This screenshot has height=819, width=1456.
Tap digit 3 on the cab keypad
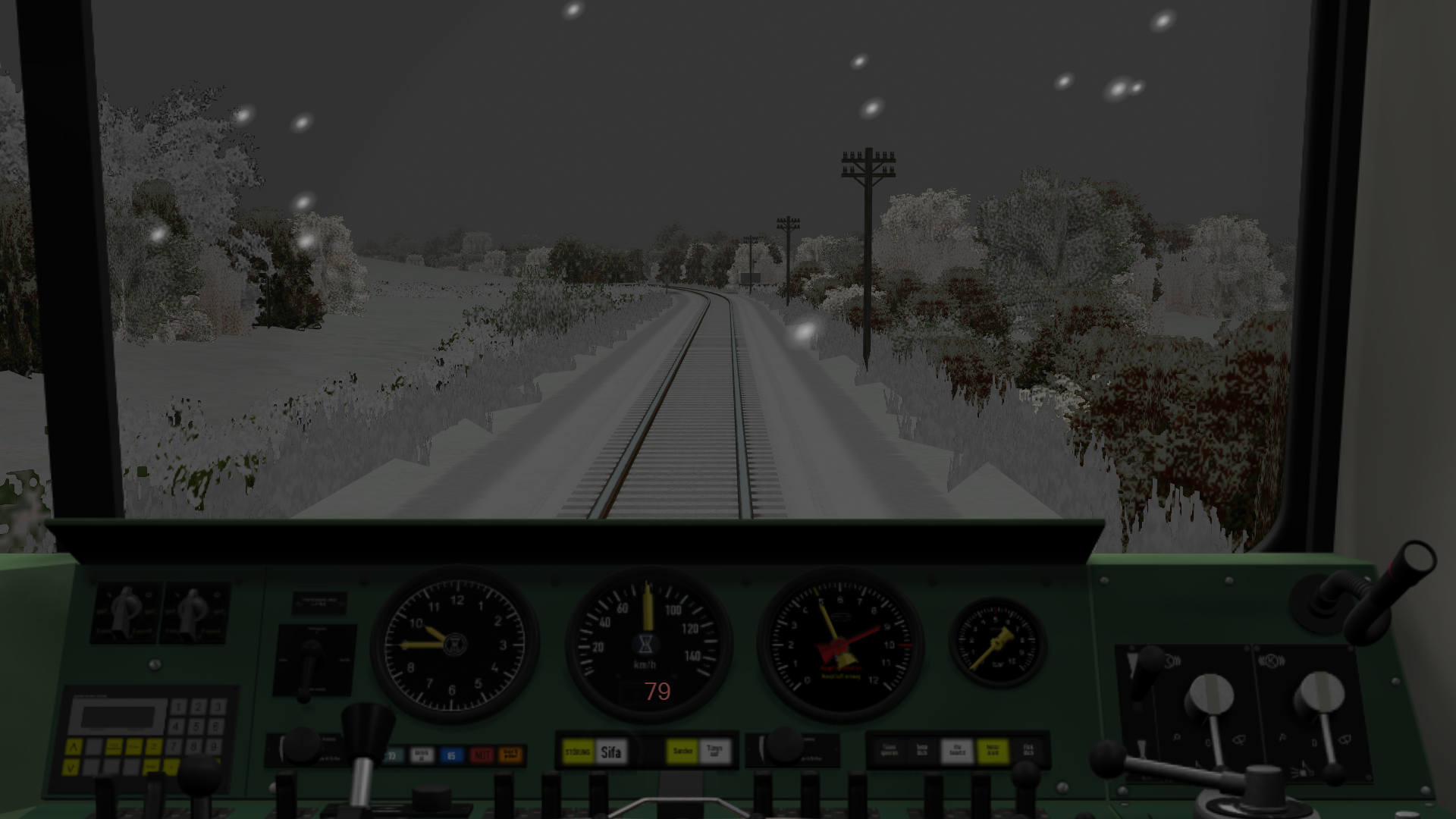pyautogui.click(x=216, y=707)
